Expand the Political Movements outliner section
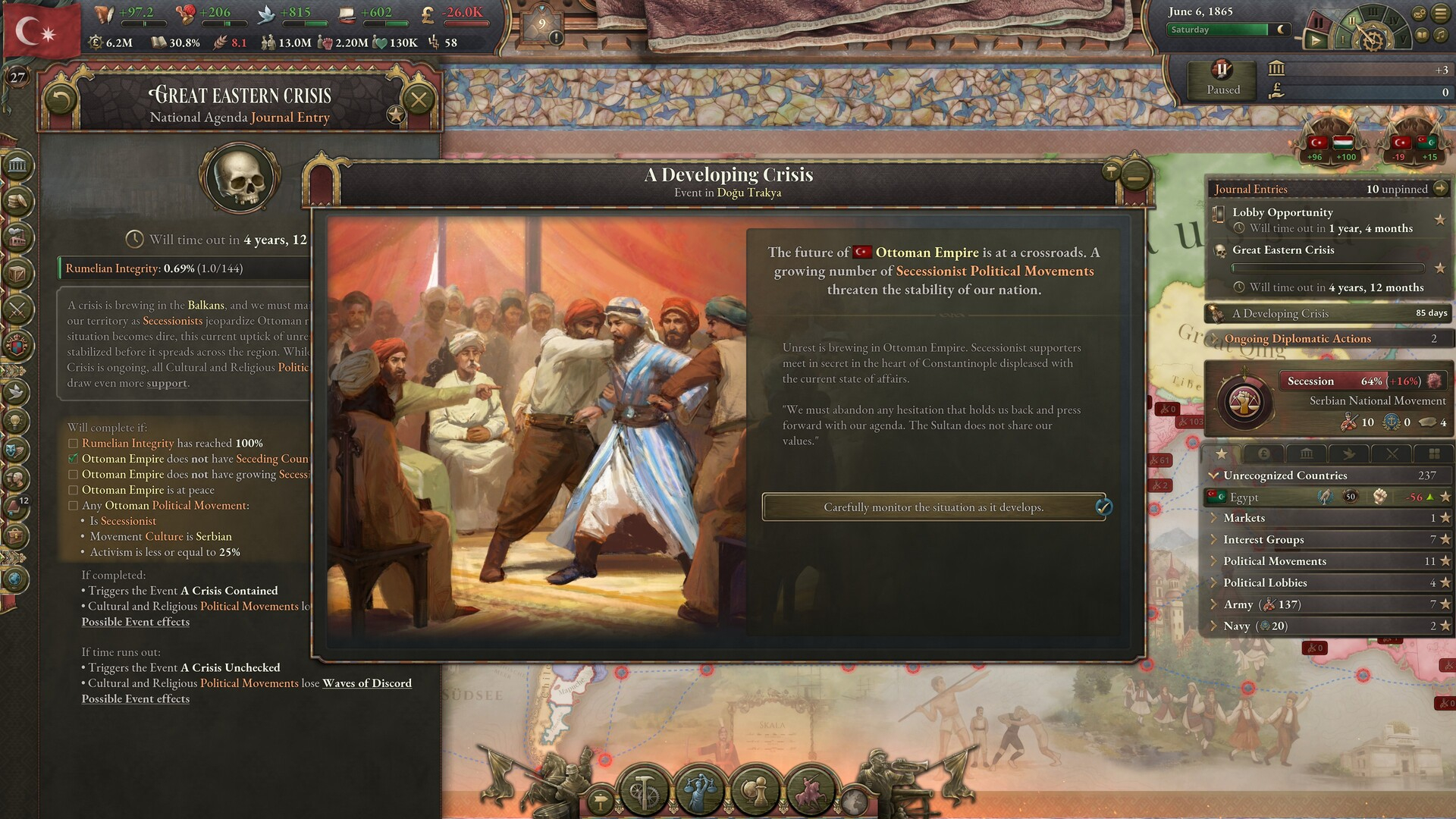The width and height of the screenshot is (1456, 819). coord(1274,561)
